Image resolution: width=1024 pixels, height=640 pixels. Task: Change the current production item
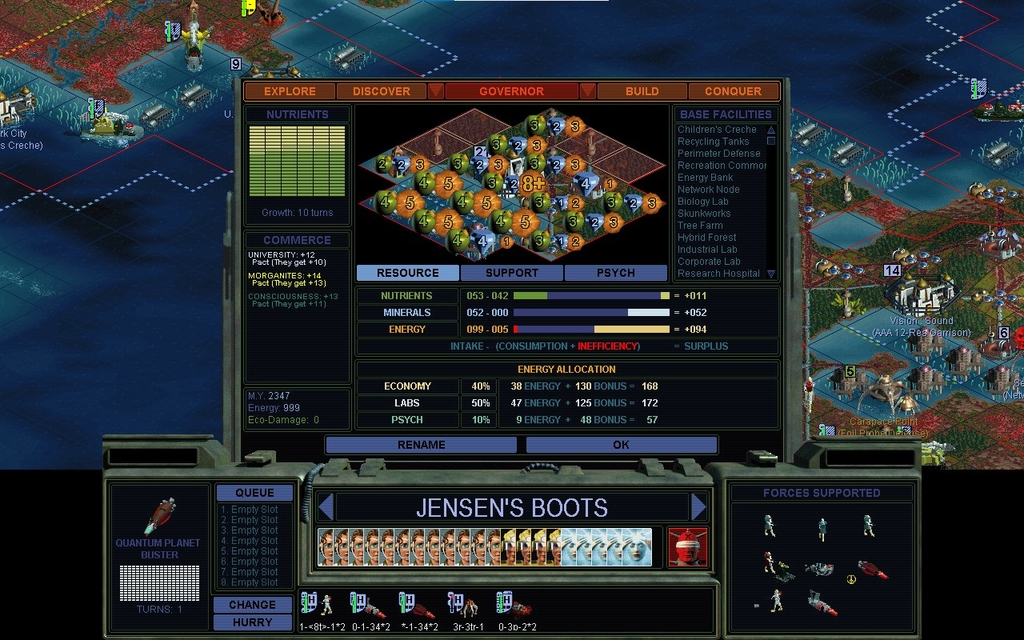pyautogui.click(x=252, y=605)
